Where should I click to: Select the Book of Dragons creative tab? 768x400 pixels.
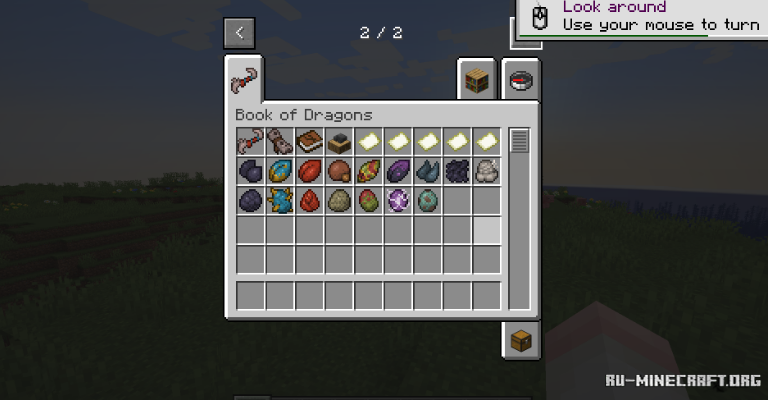coord(243,78)
